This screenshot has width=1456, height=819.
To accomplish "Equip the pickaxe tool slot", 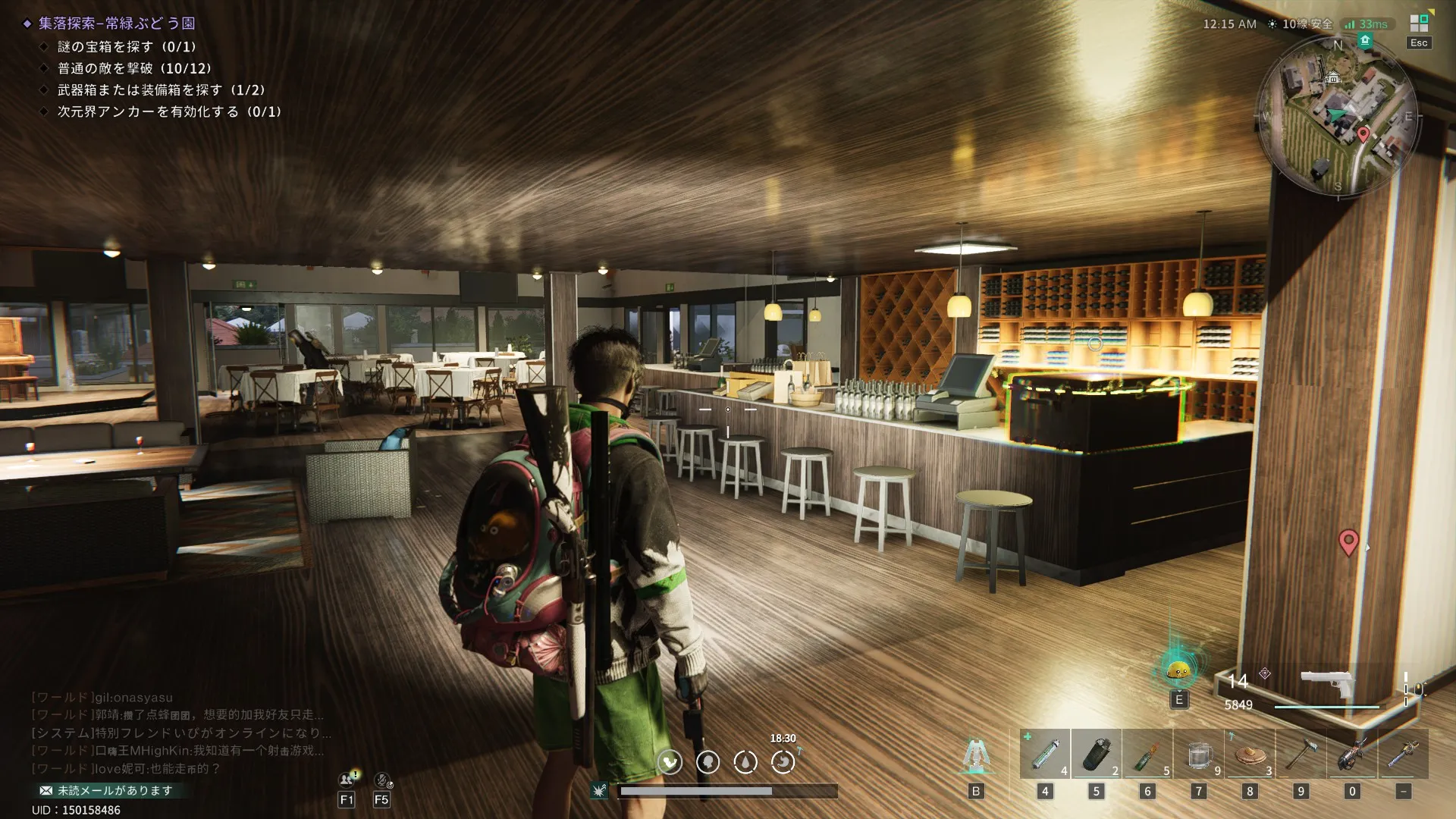I will pos(1301,755).
